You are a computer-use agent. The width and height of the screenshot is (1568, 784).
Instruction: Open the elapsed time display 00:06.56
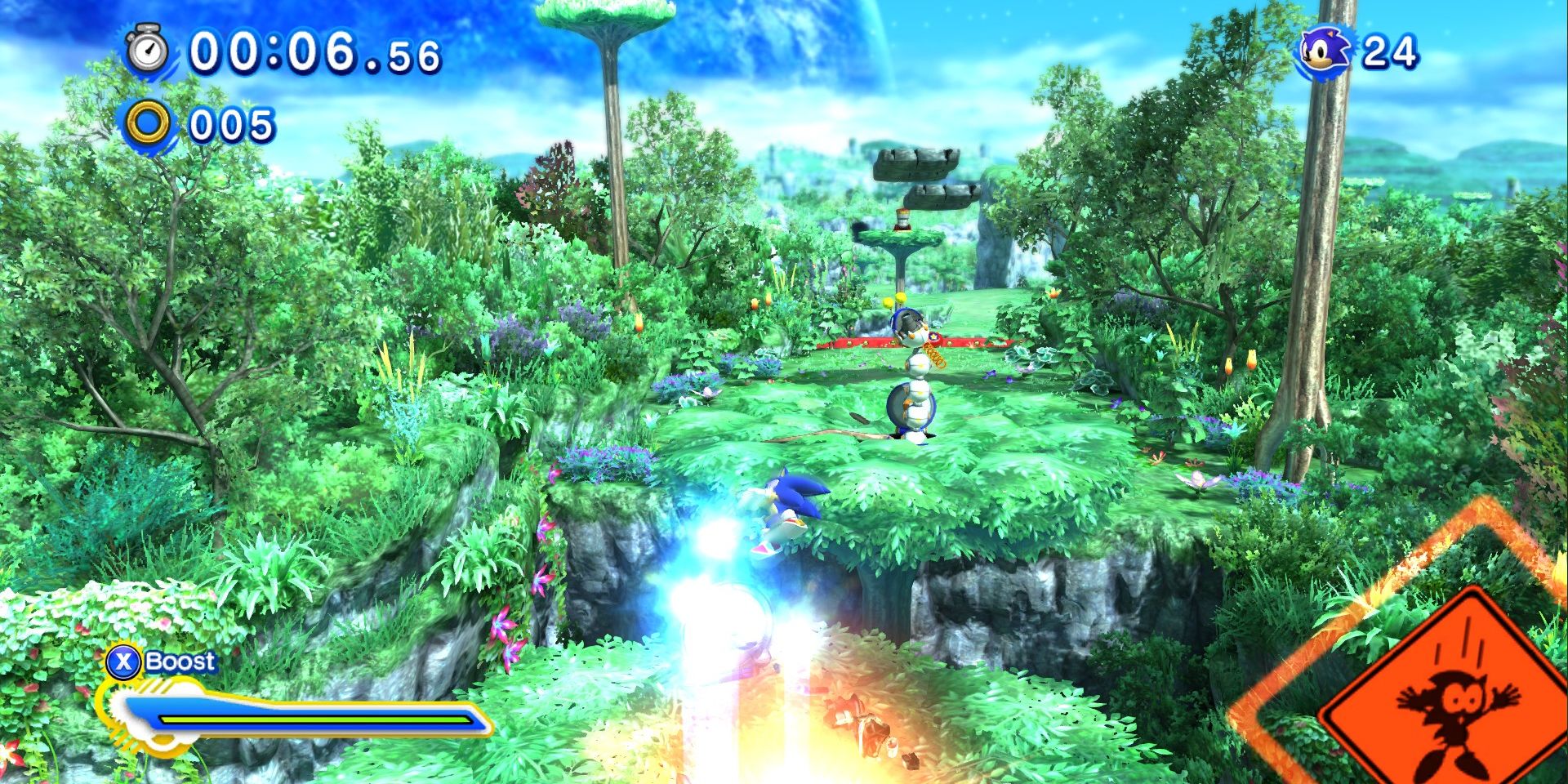(318, 51)
